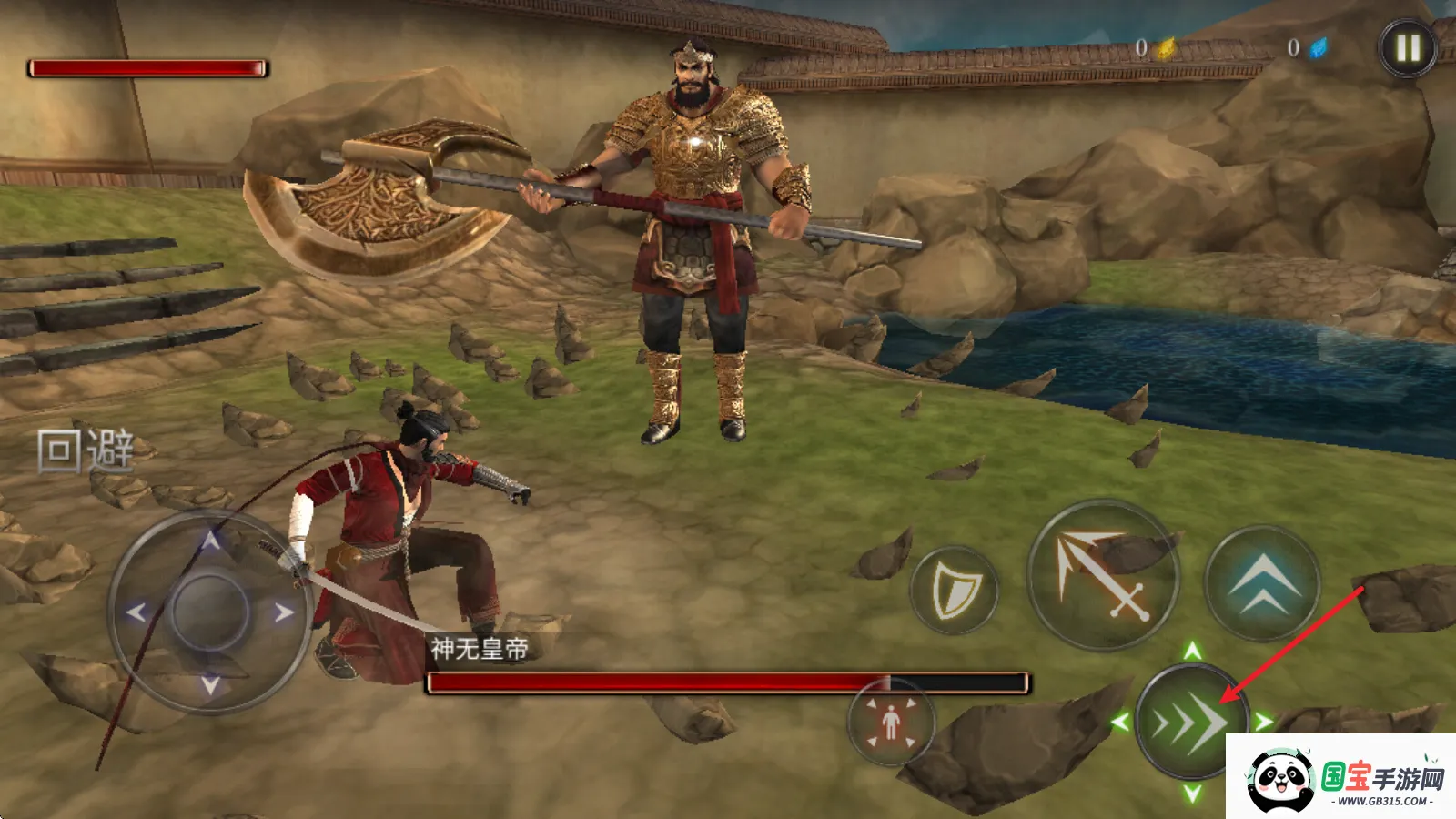Screen dimensions: 1456x819
Task: Pause the game
Action: tap(1407, 47)
